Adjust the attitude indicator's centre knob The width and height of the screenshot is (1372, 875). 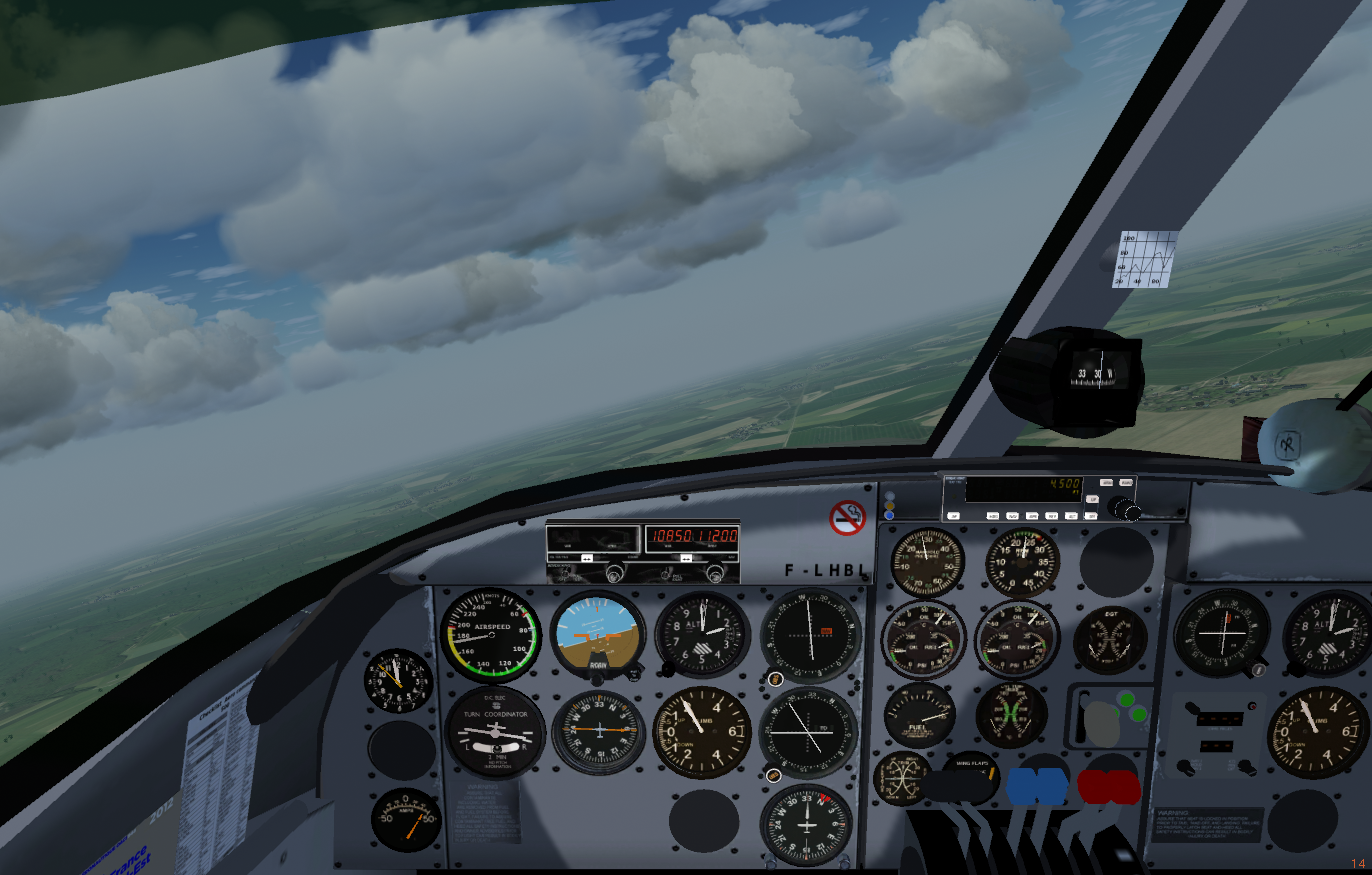pos(597,679)
